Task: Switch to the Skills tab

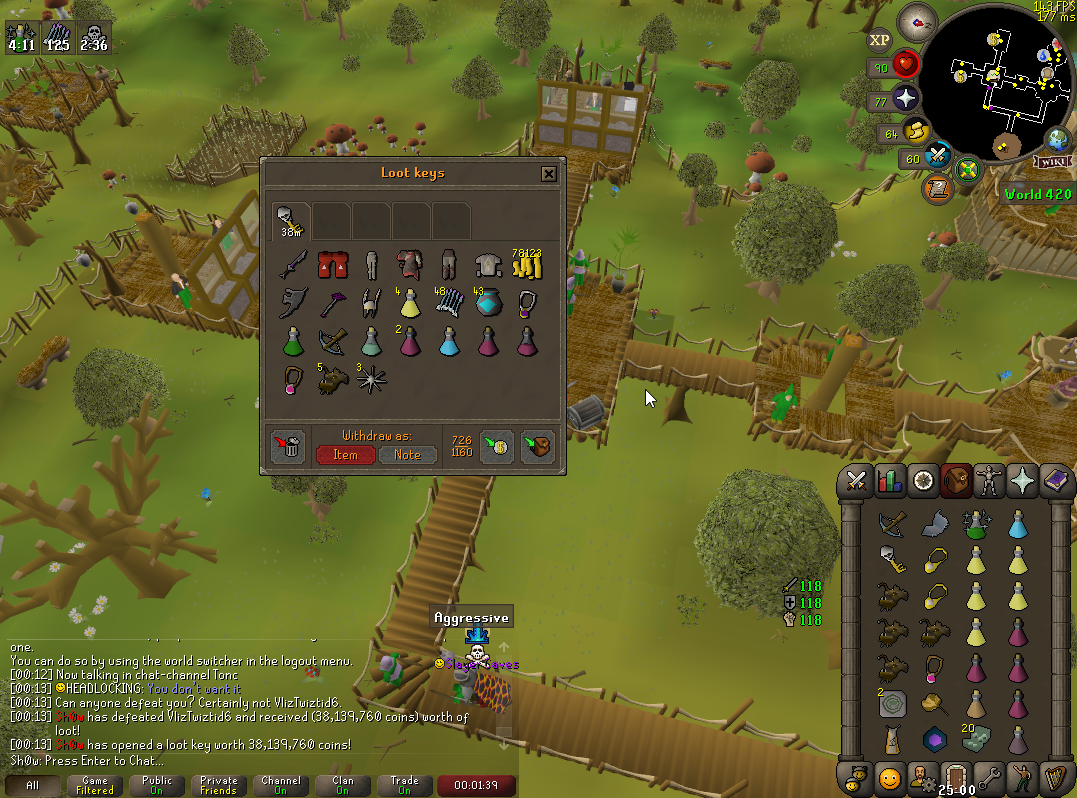Action: (x=889, y=480)
